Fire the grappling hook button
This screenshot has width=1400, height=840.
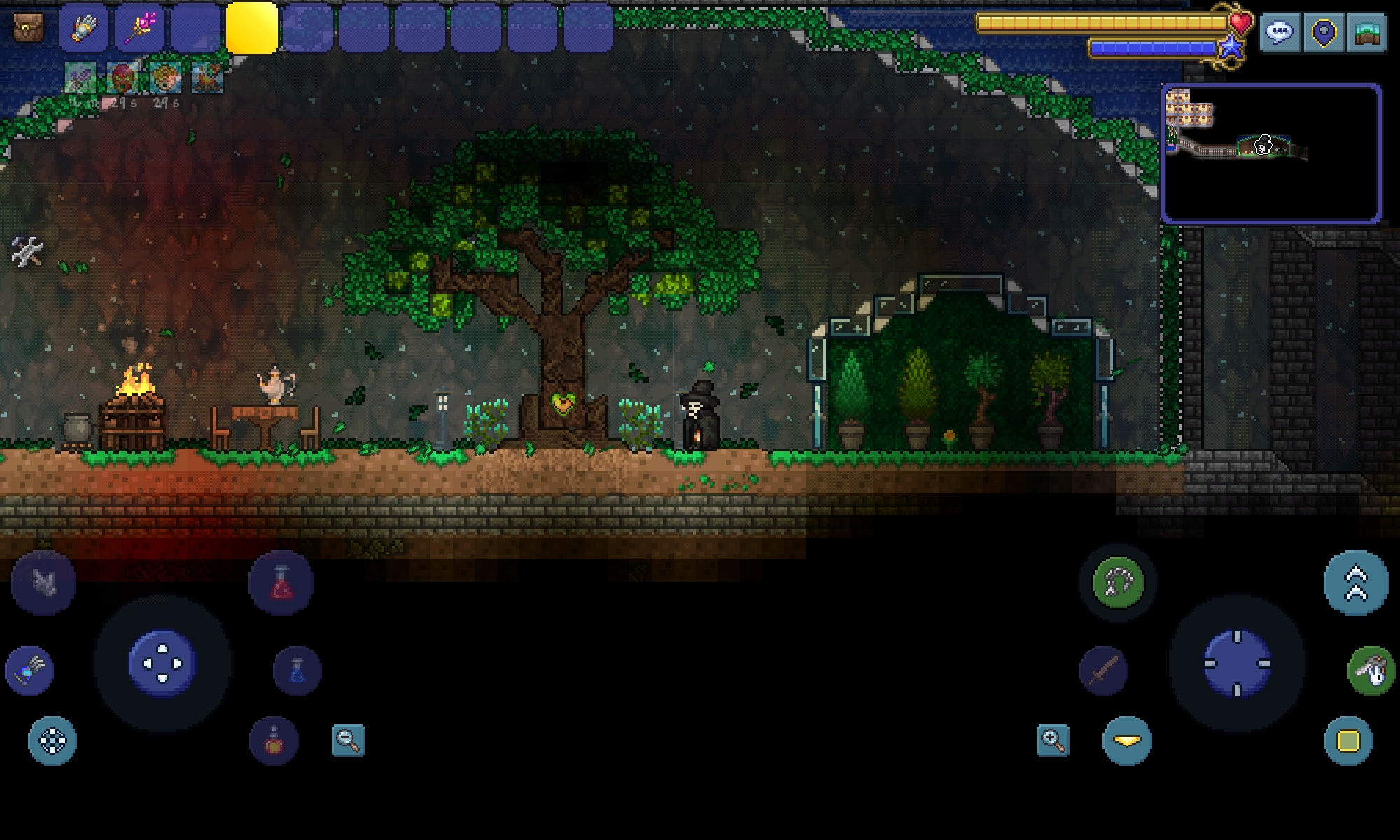tap(1118, 582)
